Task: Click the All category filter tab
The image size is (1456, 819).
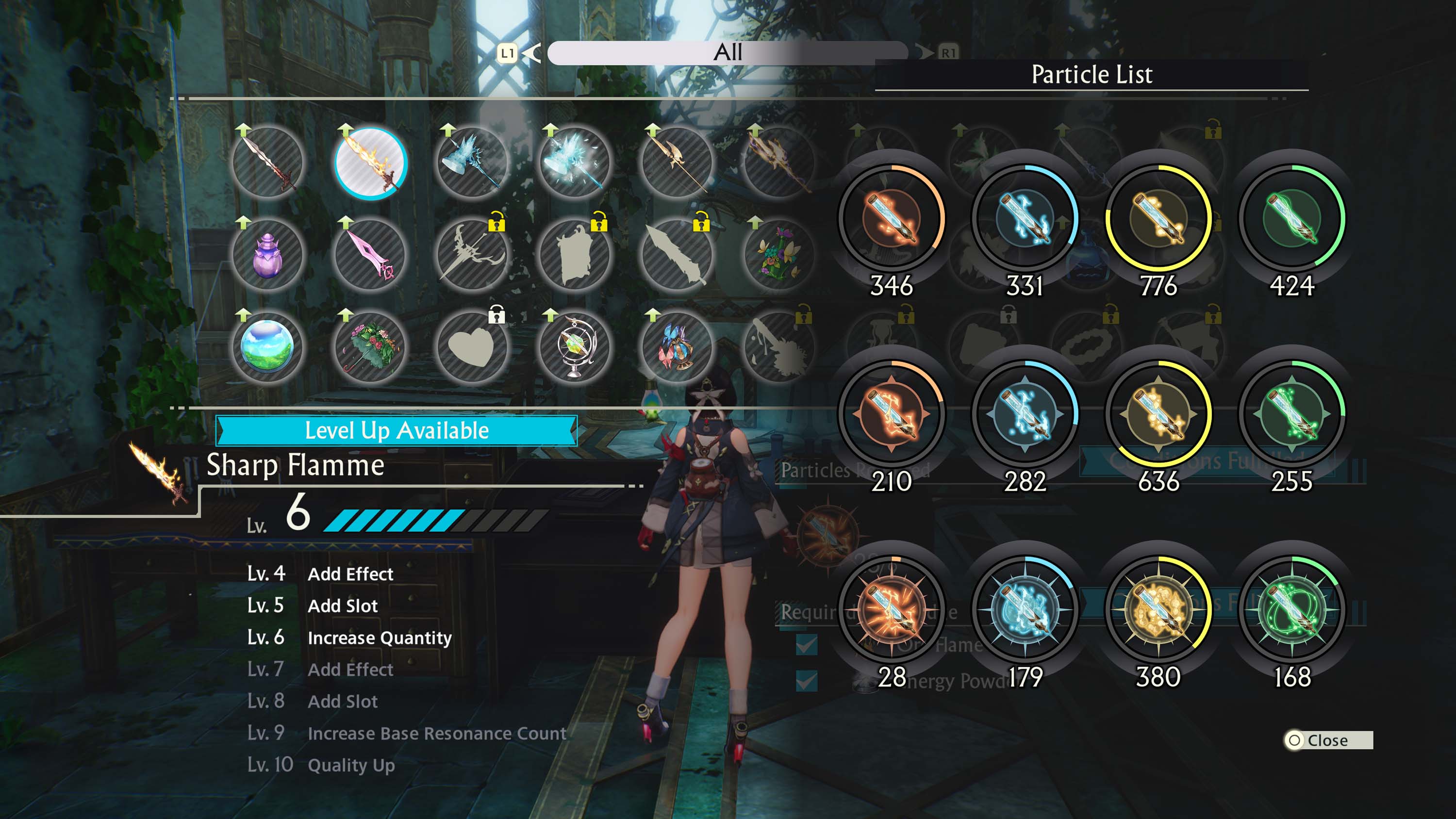Action: coord(728,52)
